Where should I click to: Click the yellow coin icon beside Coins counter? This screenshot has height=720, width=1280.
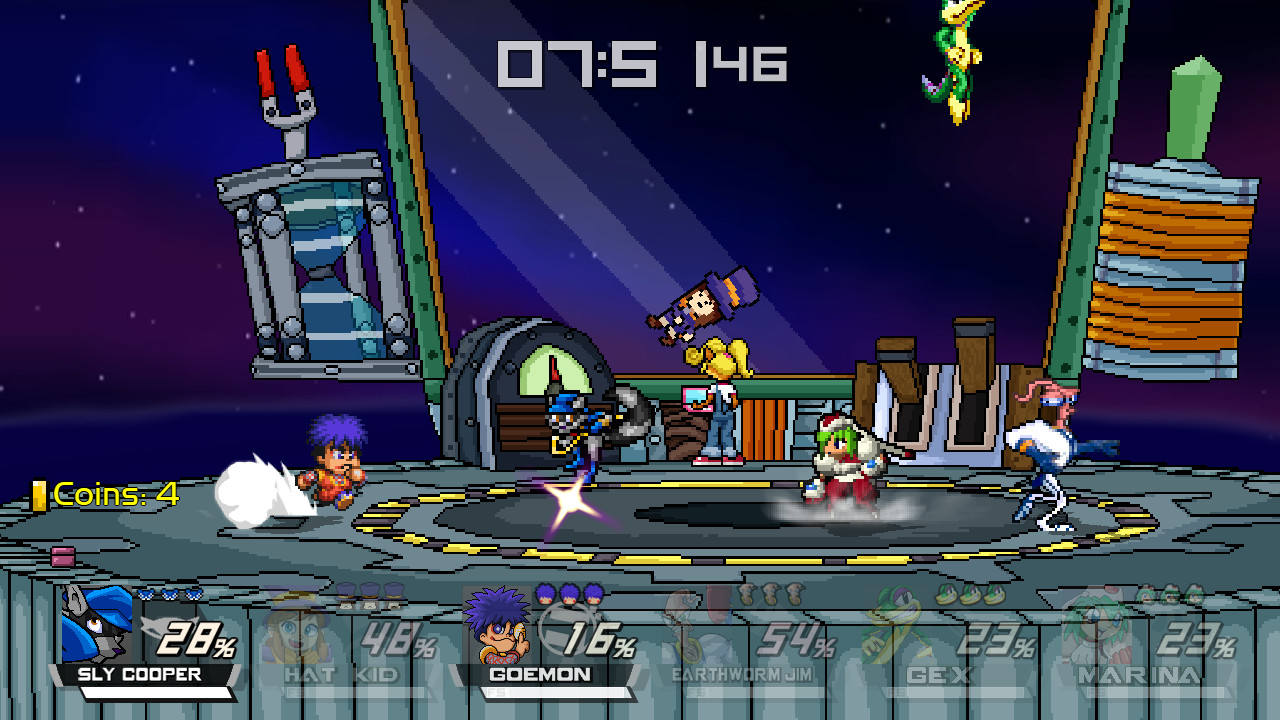click(40, 492)
